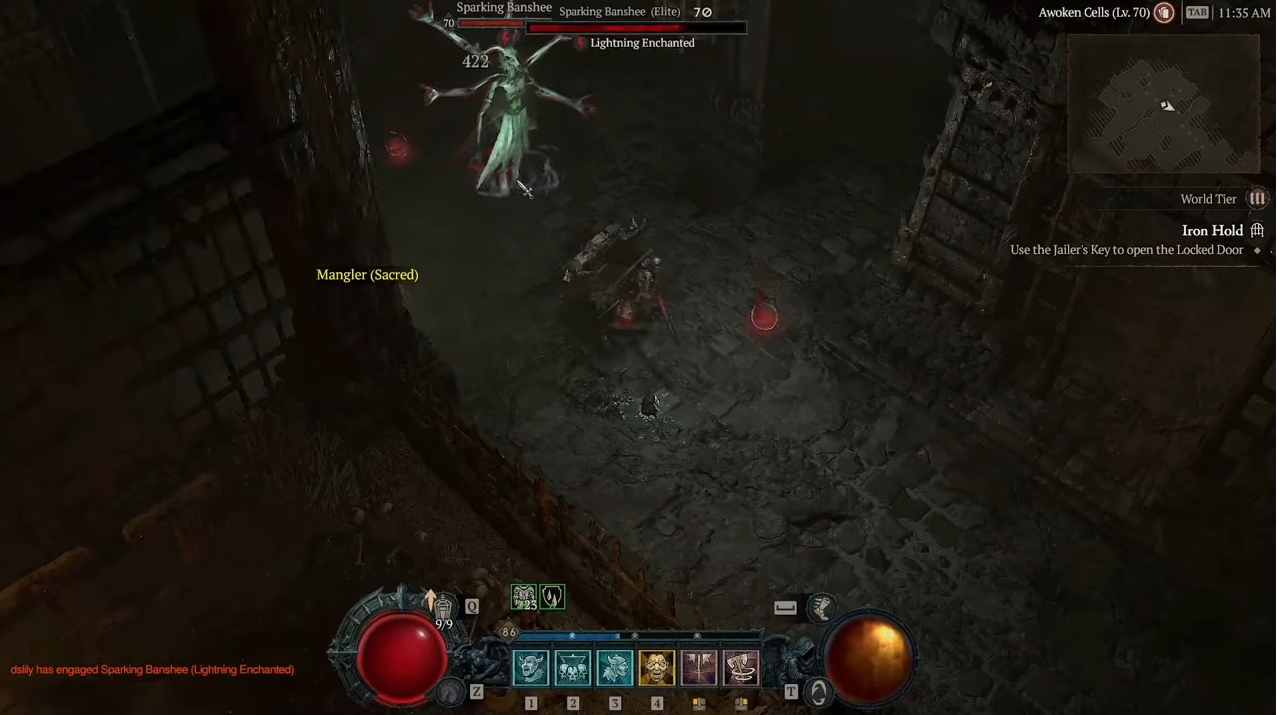
Task: Use the three skulls skill
Action: tap(573, 668)
